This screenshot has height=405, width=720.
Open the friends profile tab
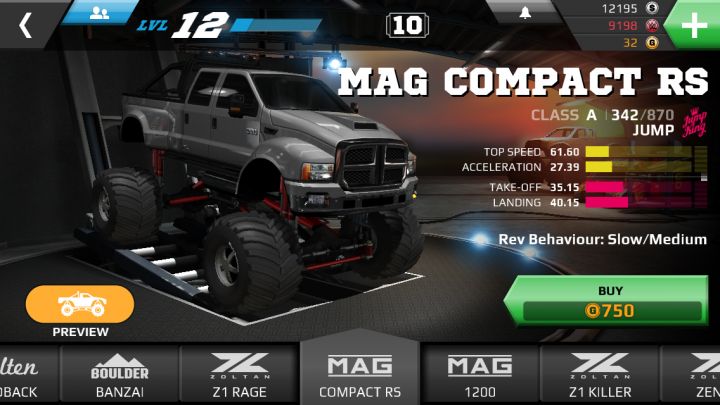100,12
